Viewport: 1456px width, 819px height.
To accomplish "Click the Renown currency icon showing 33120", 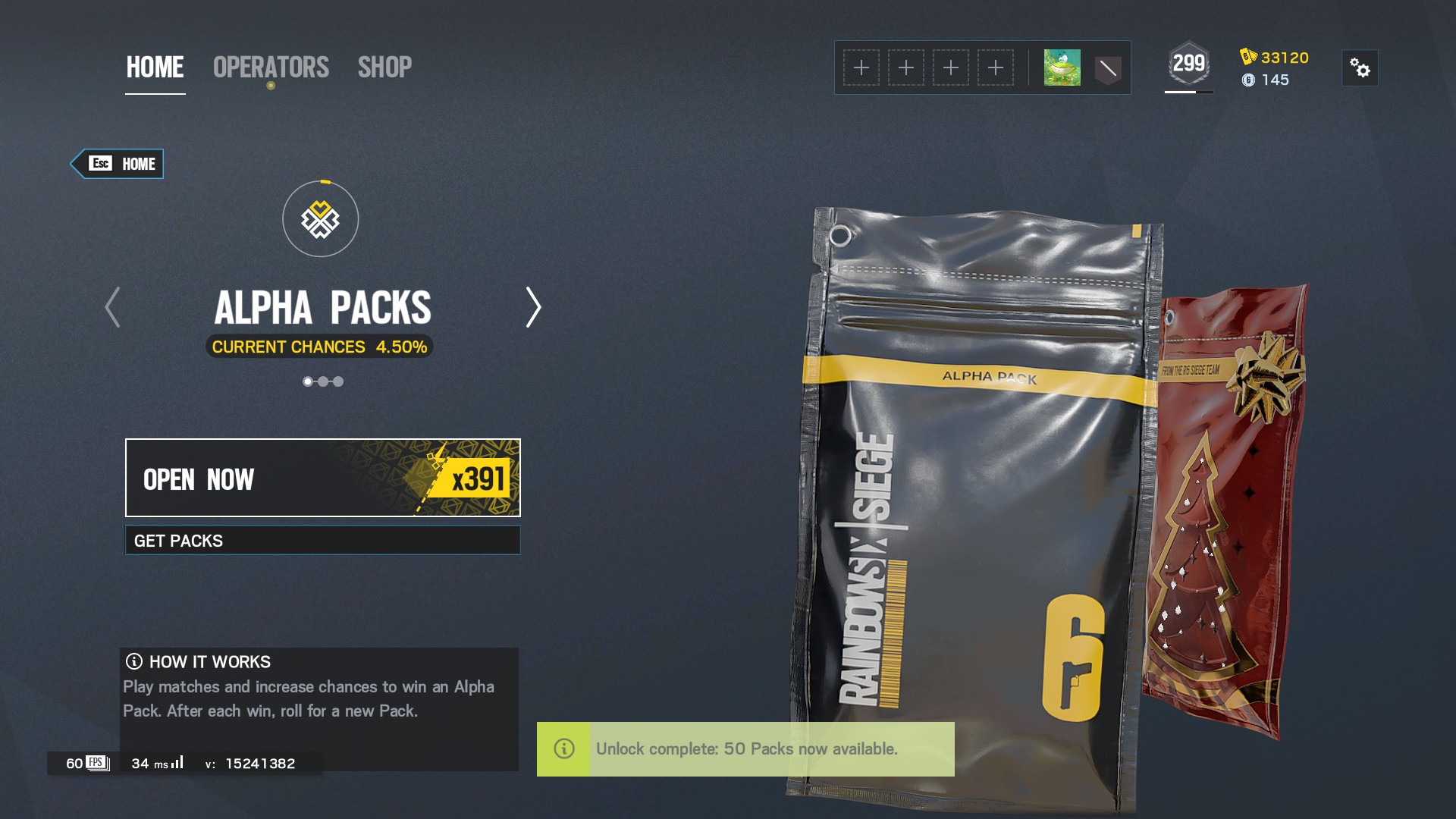I will tap(1247, 55).
